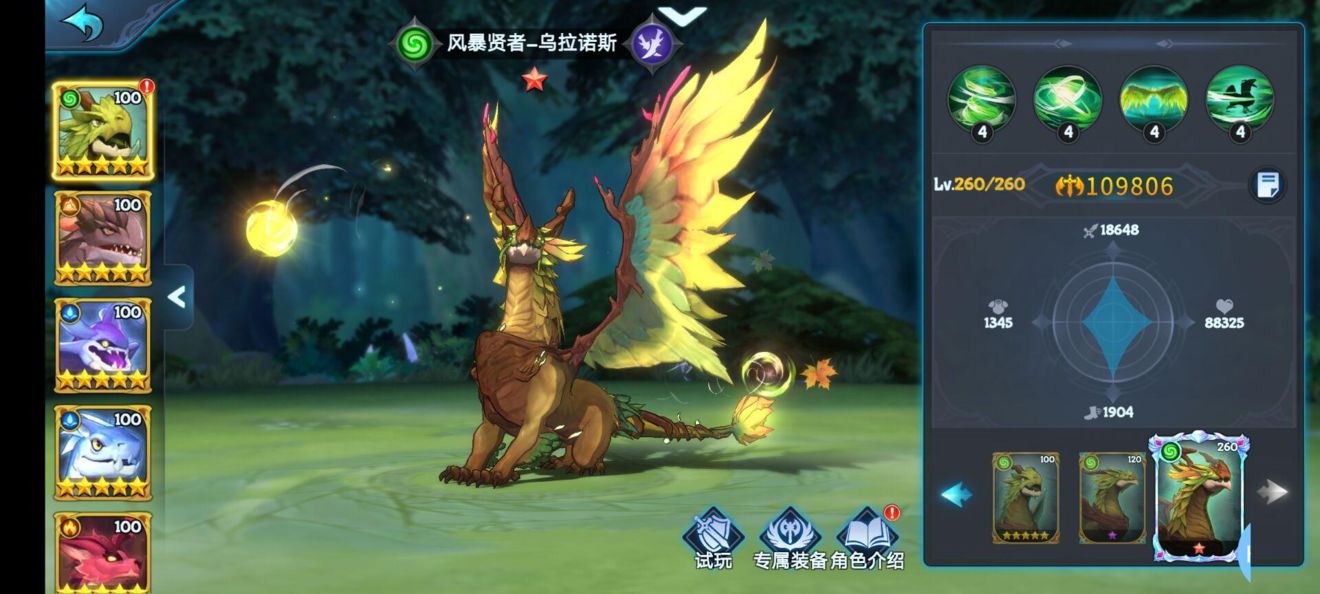Open the purple class icon by name
Viewport: 1320px width, 594px height.
tap(654, 44)
